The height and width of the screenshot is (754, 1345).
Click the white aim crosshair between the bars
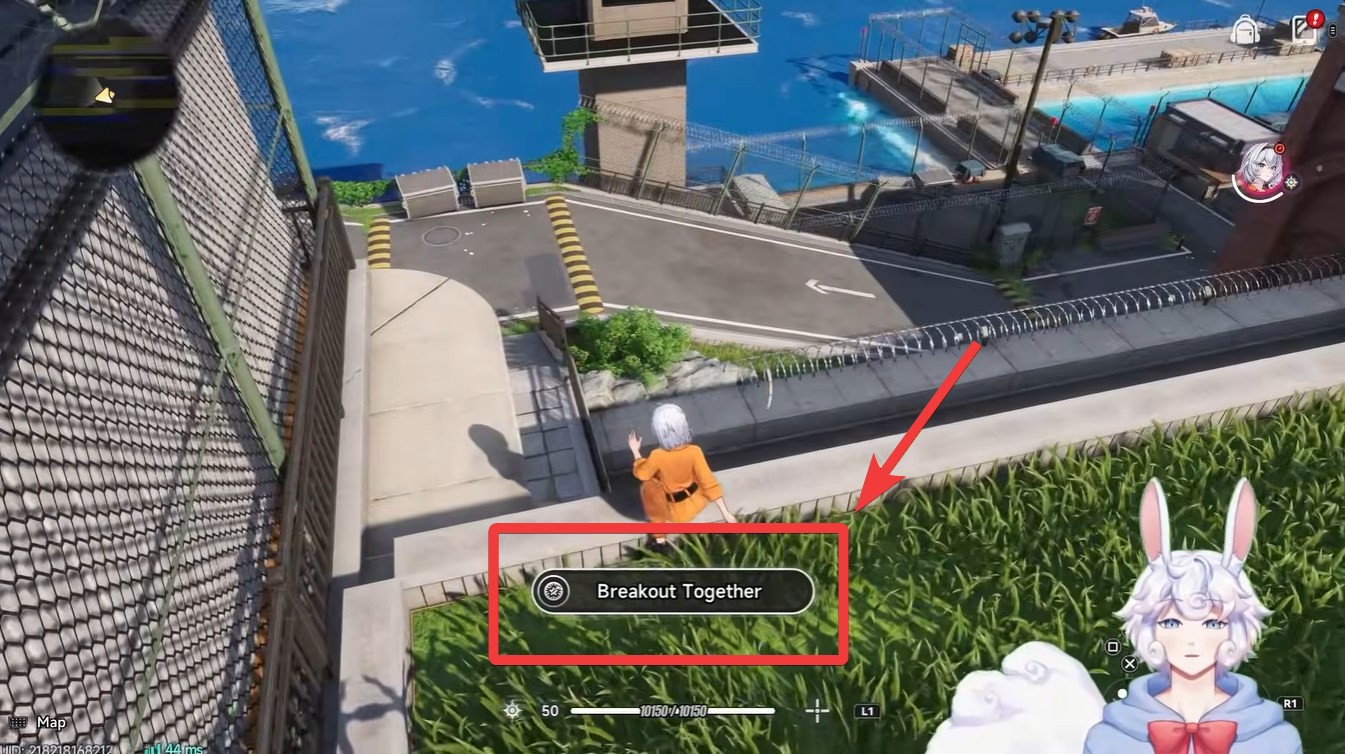[x=817, y=711]
